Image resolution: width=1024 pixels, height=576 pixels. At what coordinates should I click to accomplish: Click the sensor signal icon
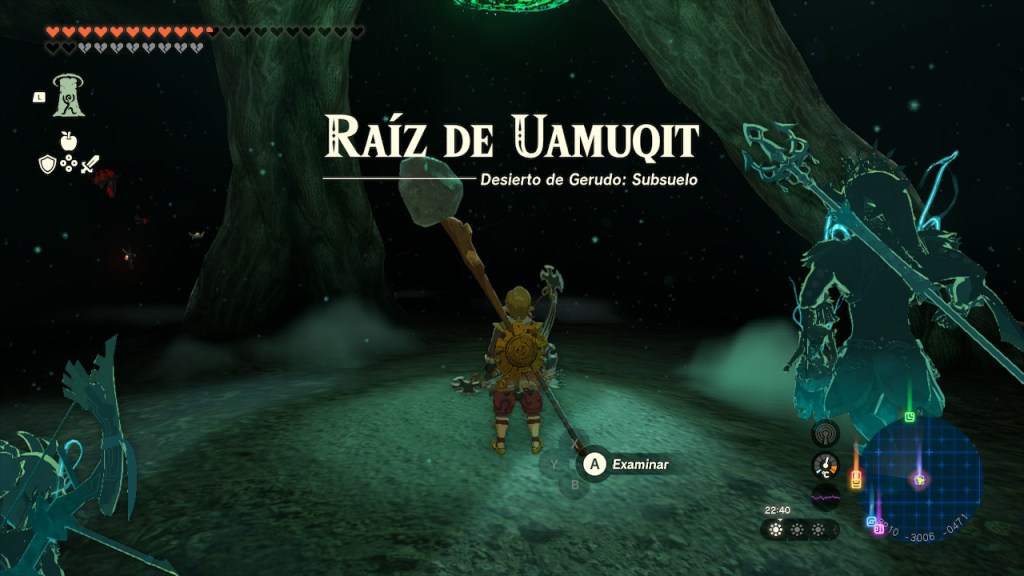pyautogui.click(x=825, y=432)
